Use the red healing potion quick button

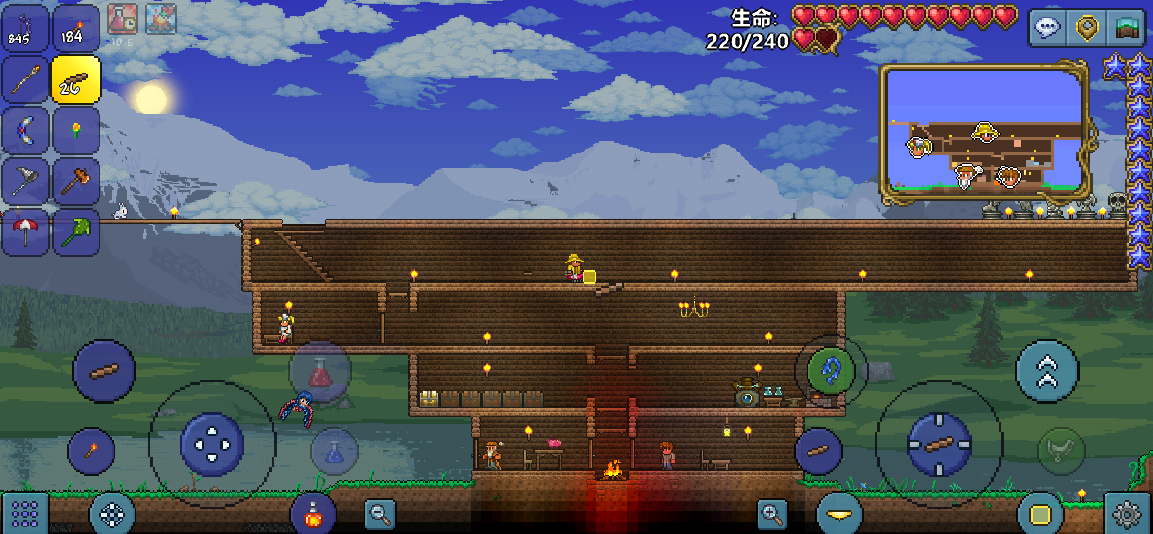point(320,372)
